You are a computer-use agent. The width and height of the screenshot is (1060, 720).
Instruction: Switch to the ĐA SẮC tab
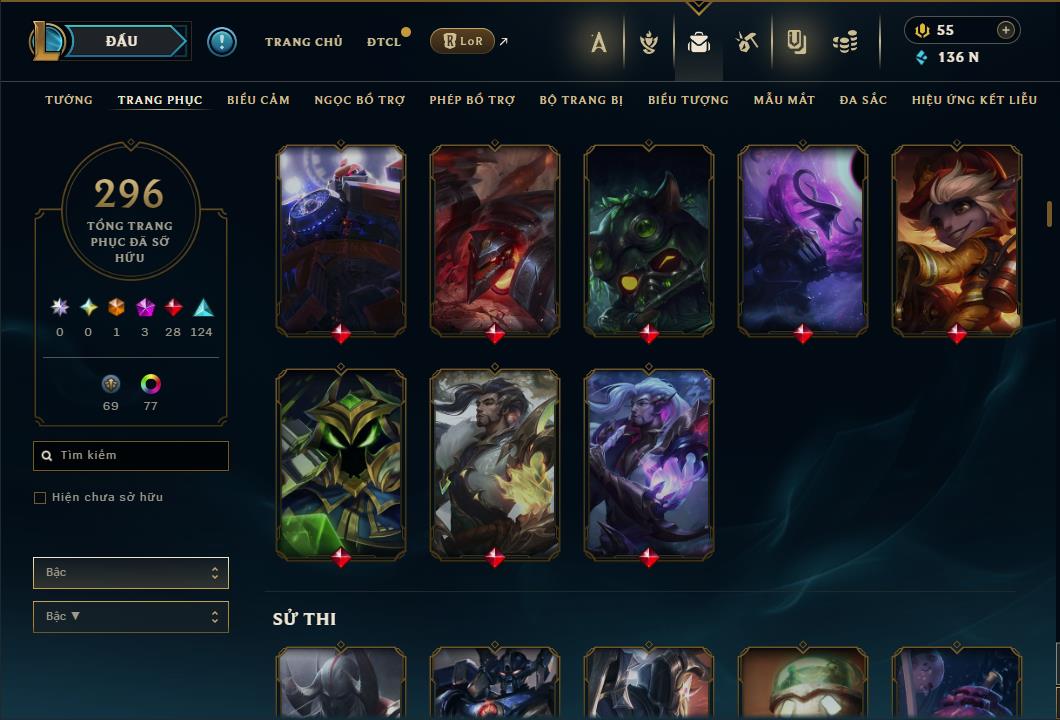pyautogui.click(x=863, y=100)
